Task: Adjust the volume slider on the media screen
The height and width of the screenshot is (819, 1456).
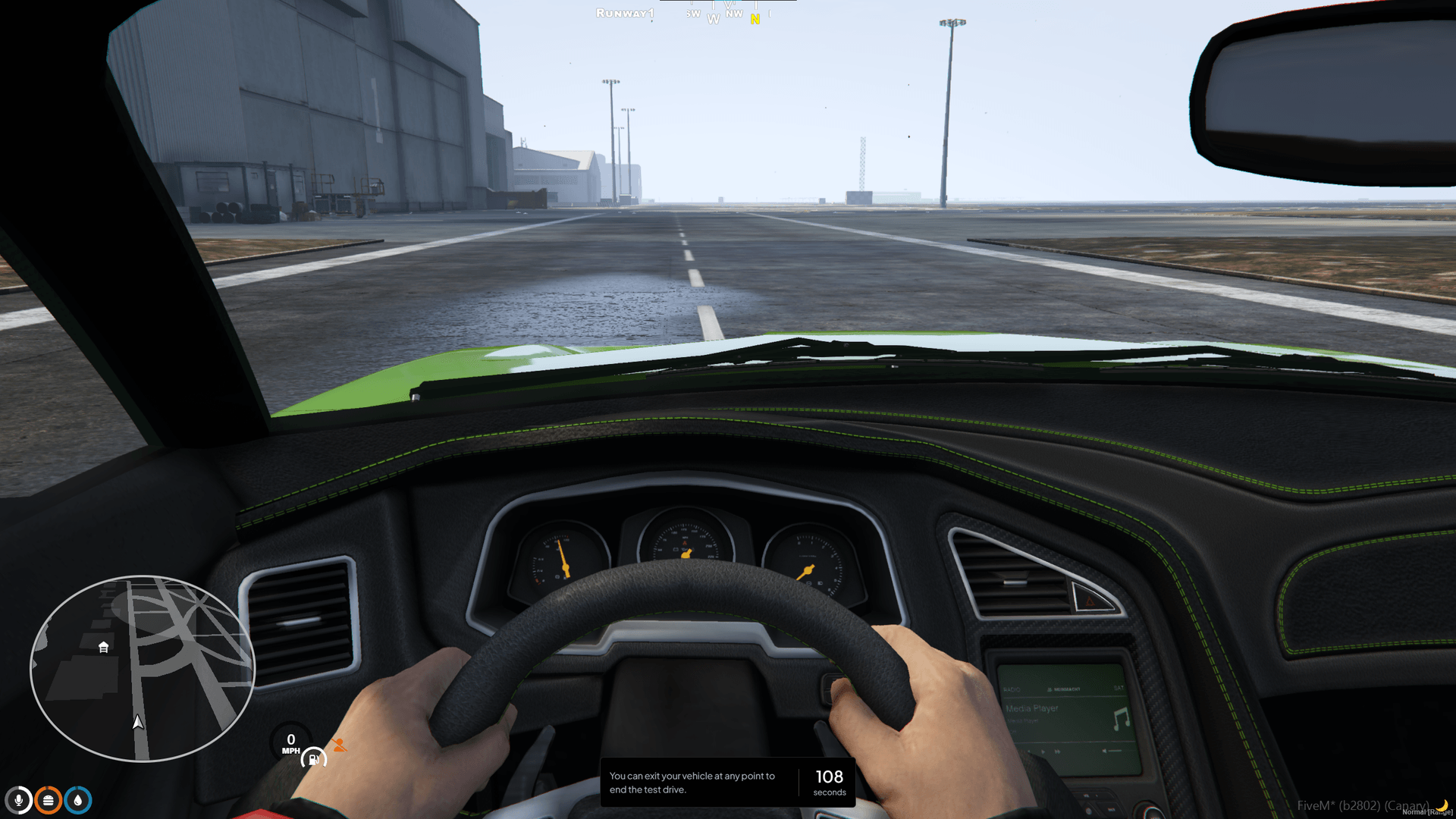Action: [1116, 751]
